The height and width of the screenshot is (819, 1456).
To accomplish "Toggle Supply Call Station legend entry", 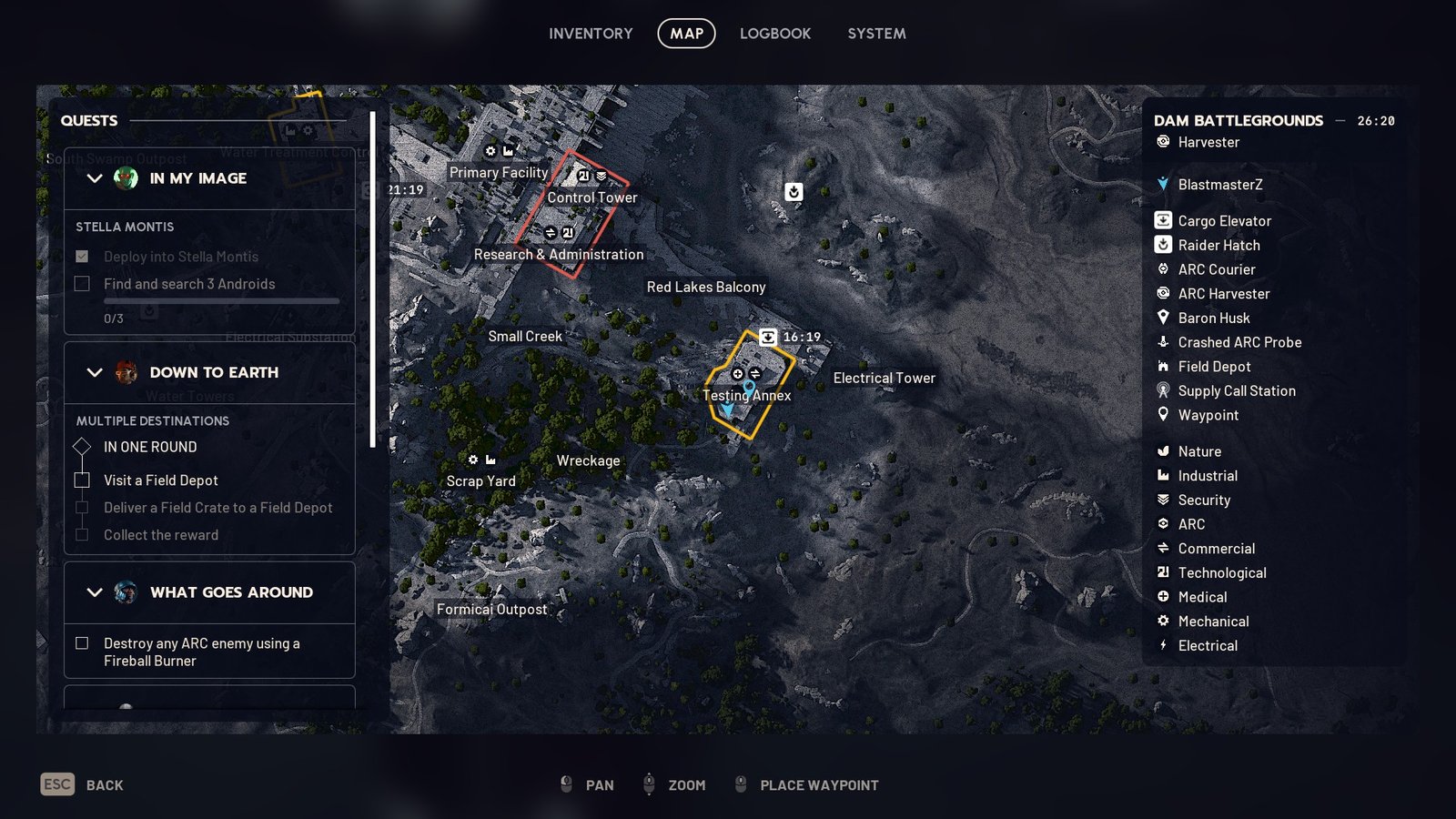I will tap(1236, 391).
